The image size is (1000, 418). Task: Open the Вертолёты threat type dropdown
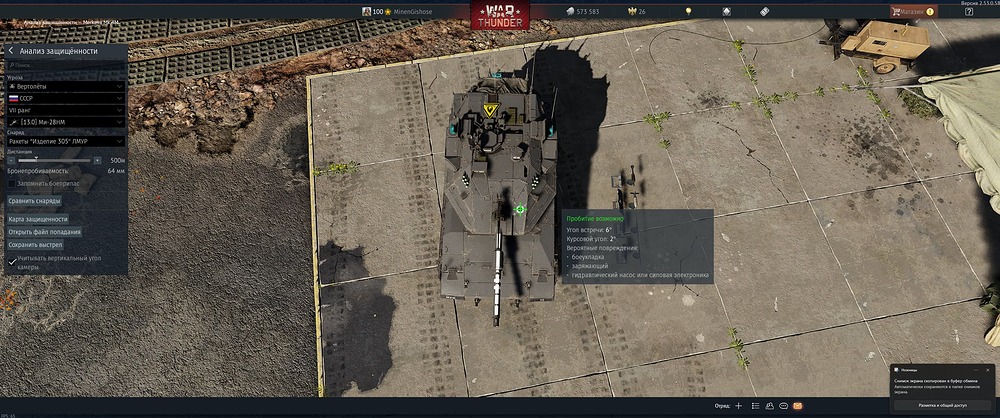(65, 86)
